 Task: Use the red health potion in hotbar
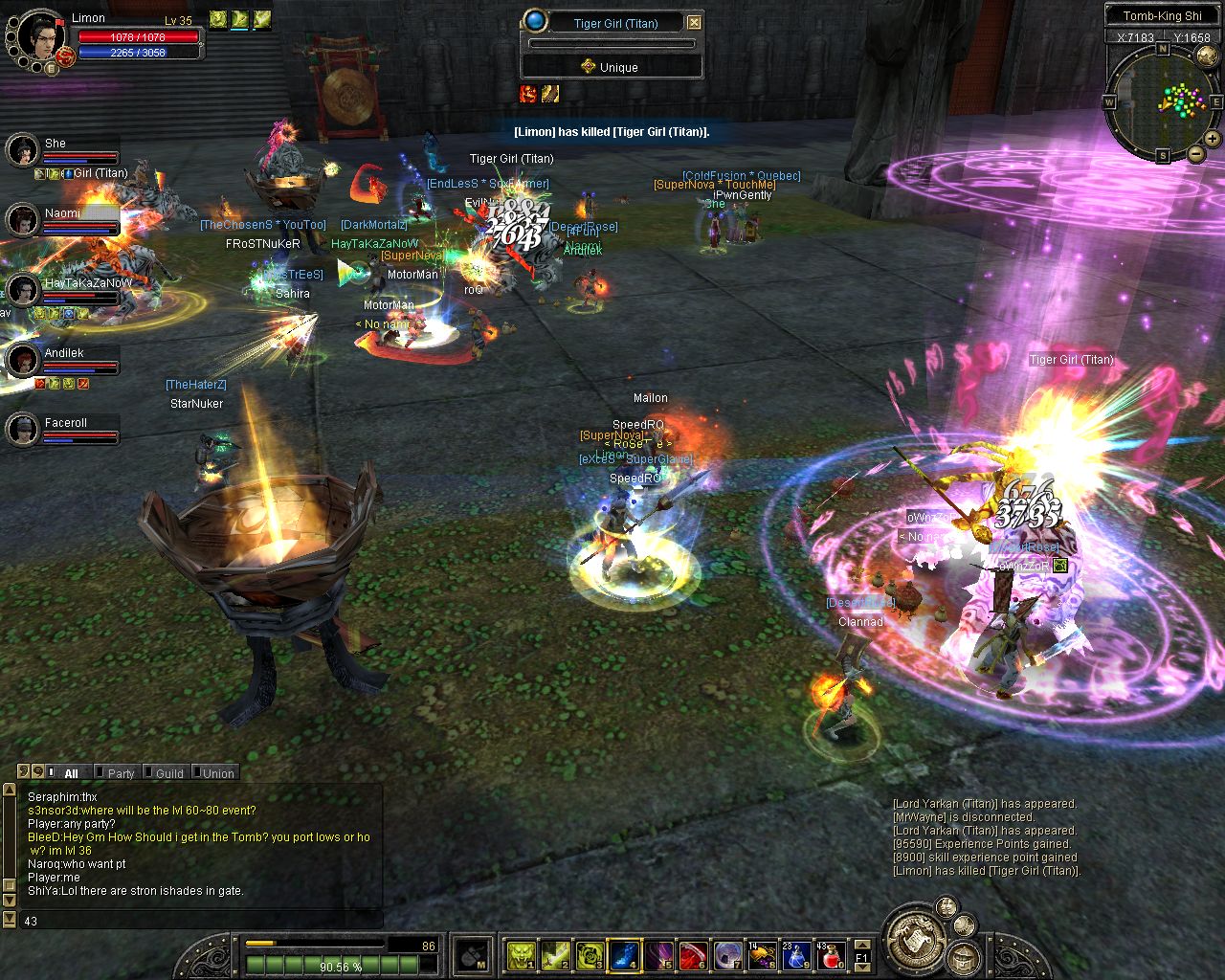coord(831,955)
